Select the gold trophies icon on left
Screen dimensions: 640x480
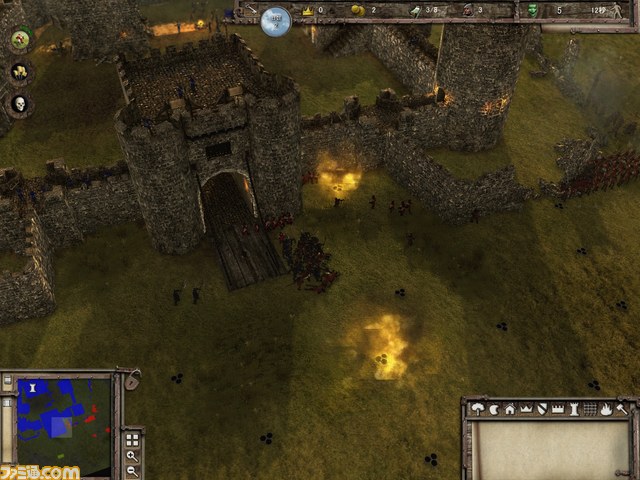[19, 72]
